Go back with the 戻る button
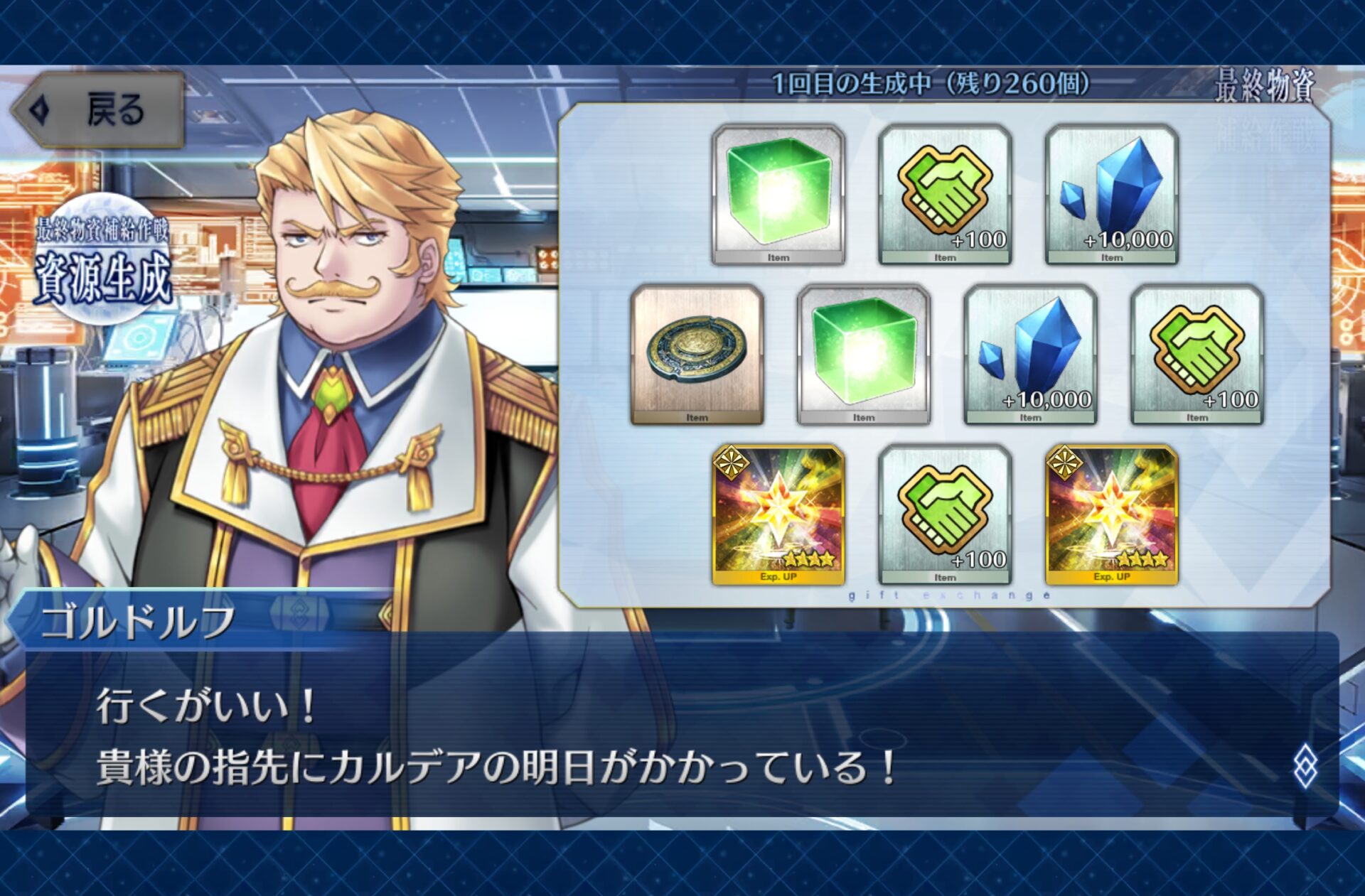 tap(99, 111)
